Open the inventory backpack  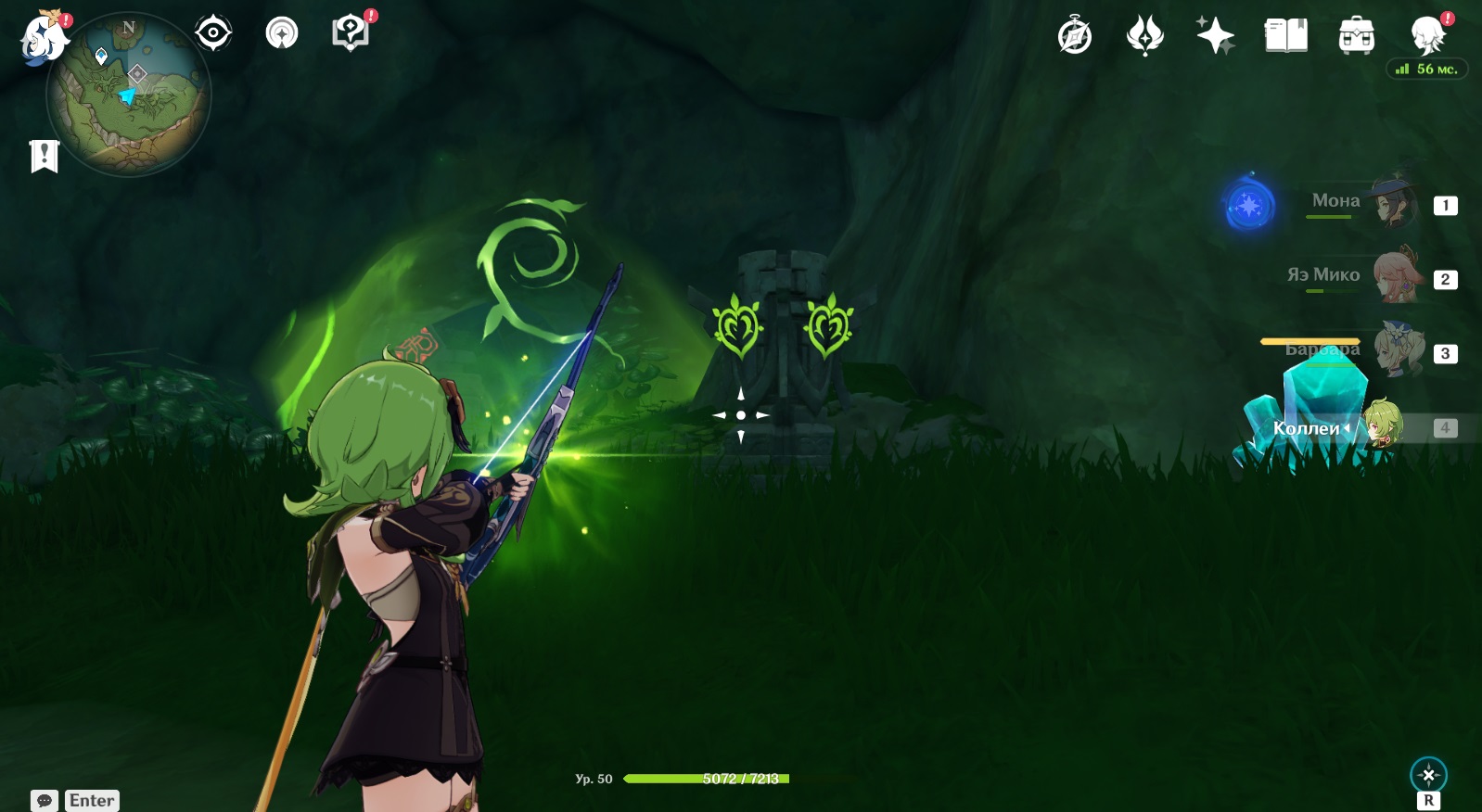coord(1356,36)
